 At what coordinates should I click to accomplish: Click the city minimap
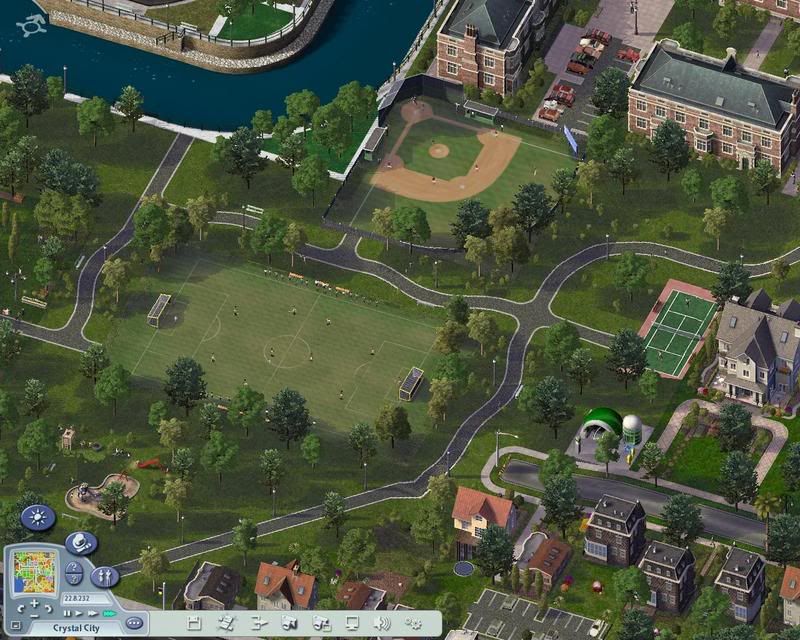36,571
